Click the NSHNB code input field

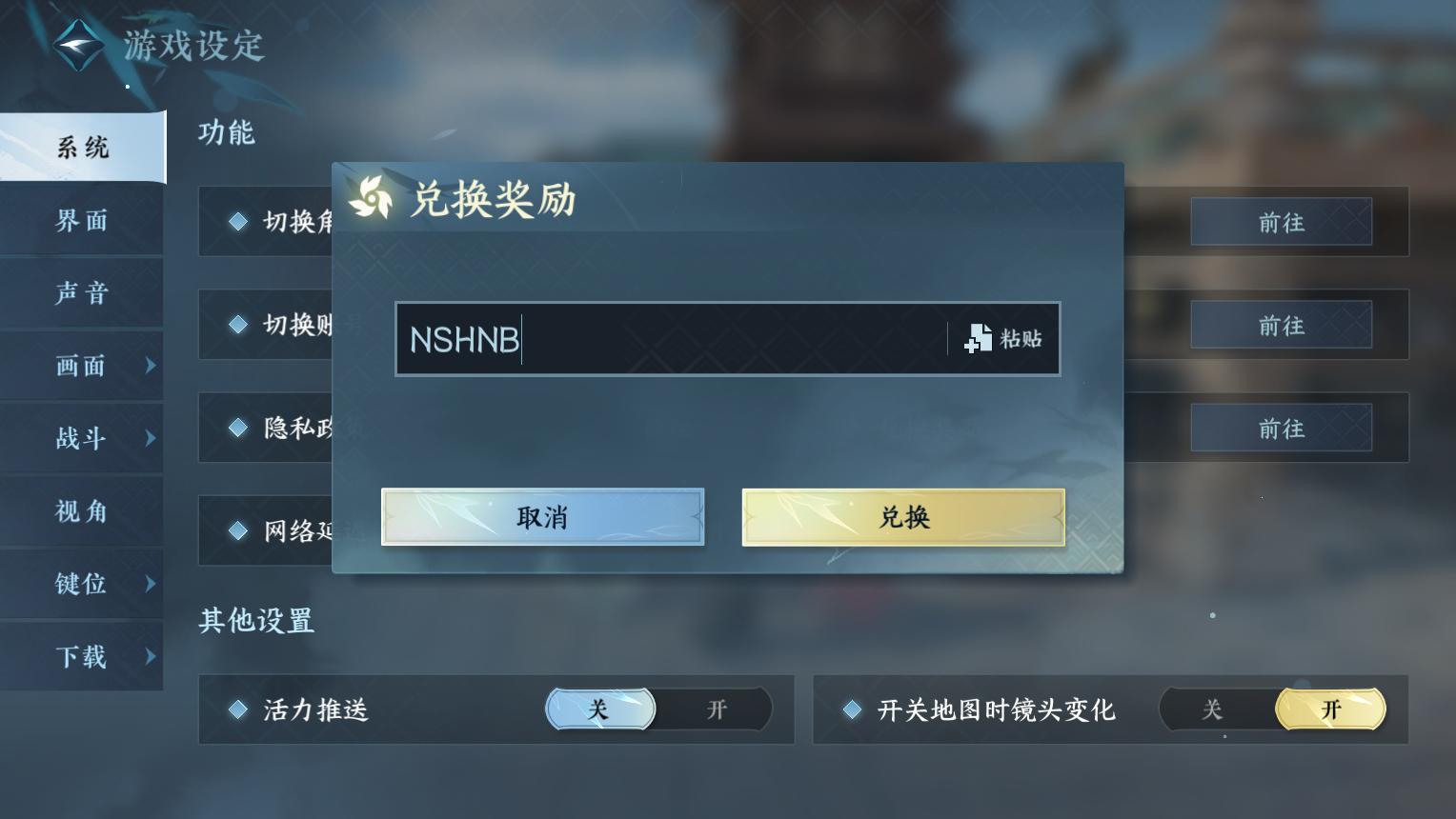(x=667, y=339)
